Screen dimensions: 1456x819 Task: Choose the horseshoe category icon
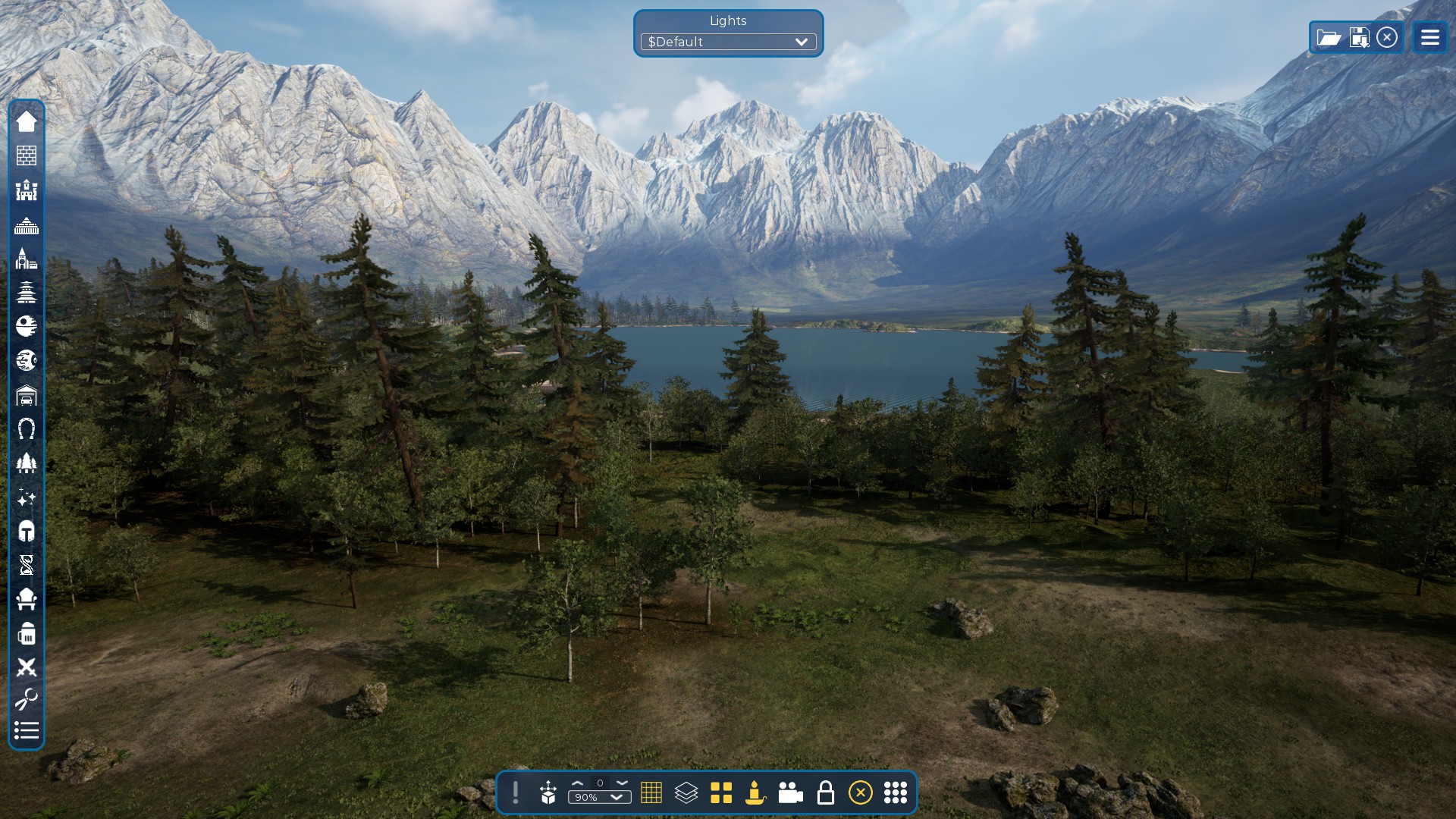(x=27, y=429)
